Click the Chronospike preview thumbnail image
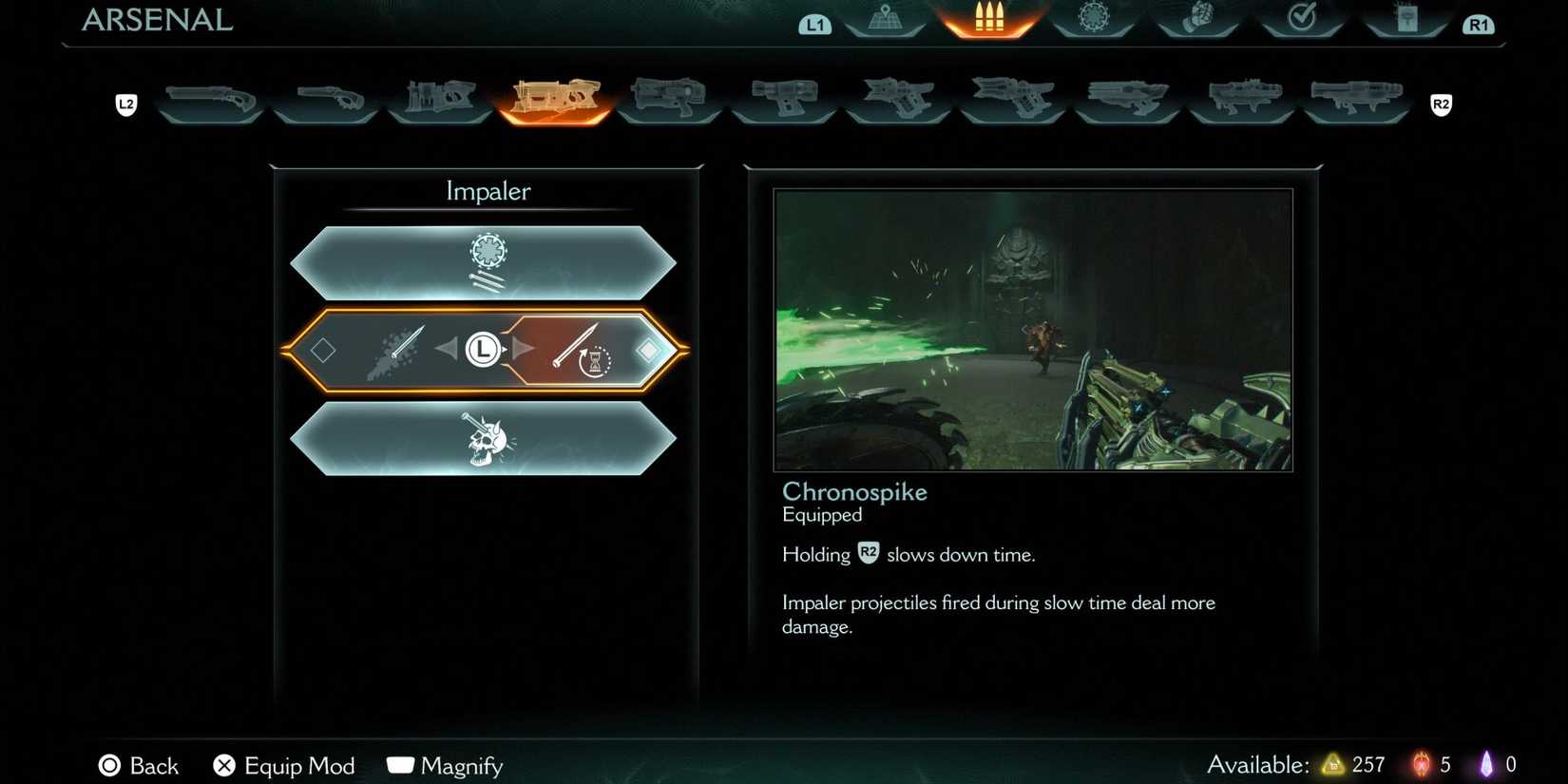Screen dimensions: 1568x784 [x=1033, y=330]
